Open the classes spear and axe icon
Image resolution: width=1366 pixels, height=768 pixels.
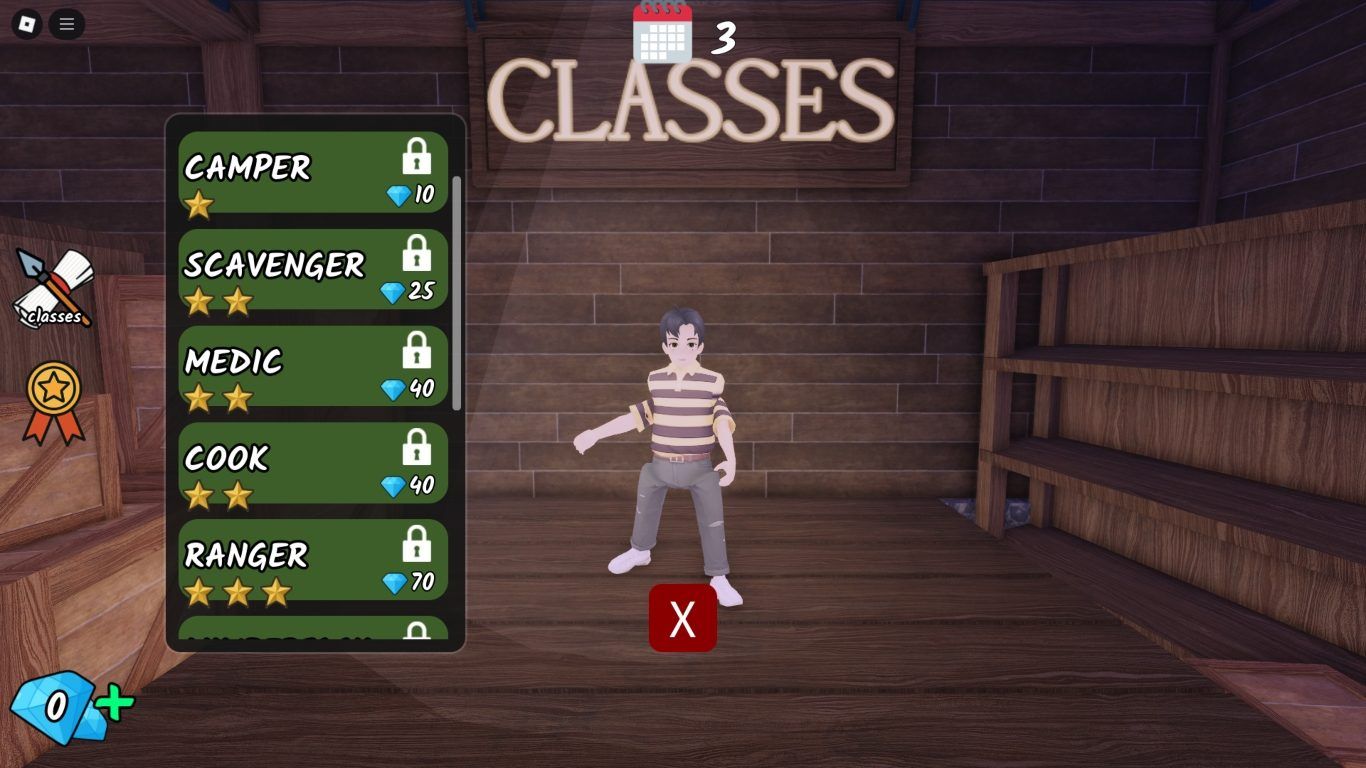(x=54, y=289)
